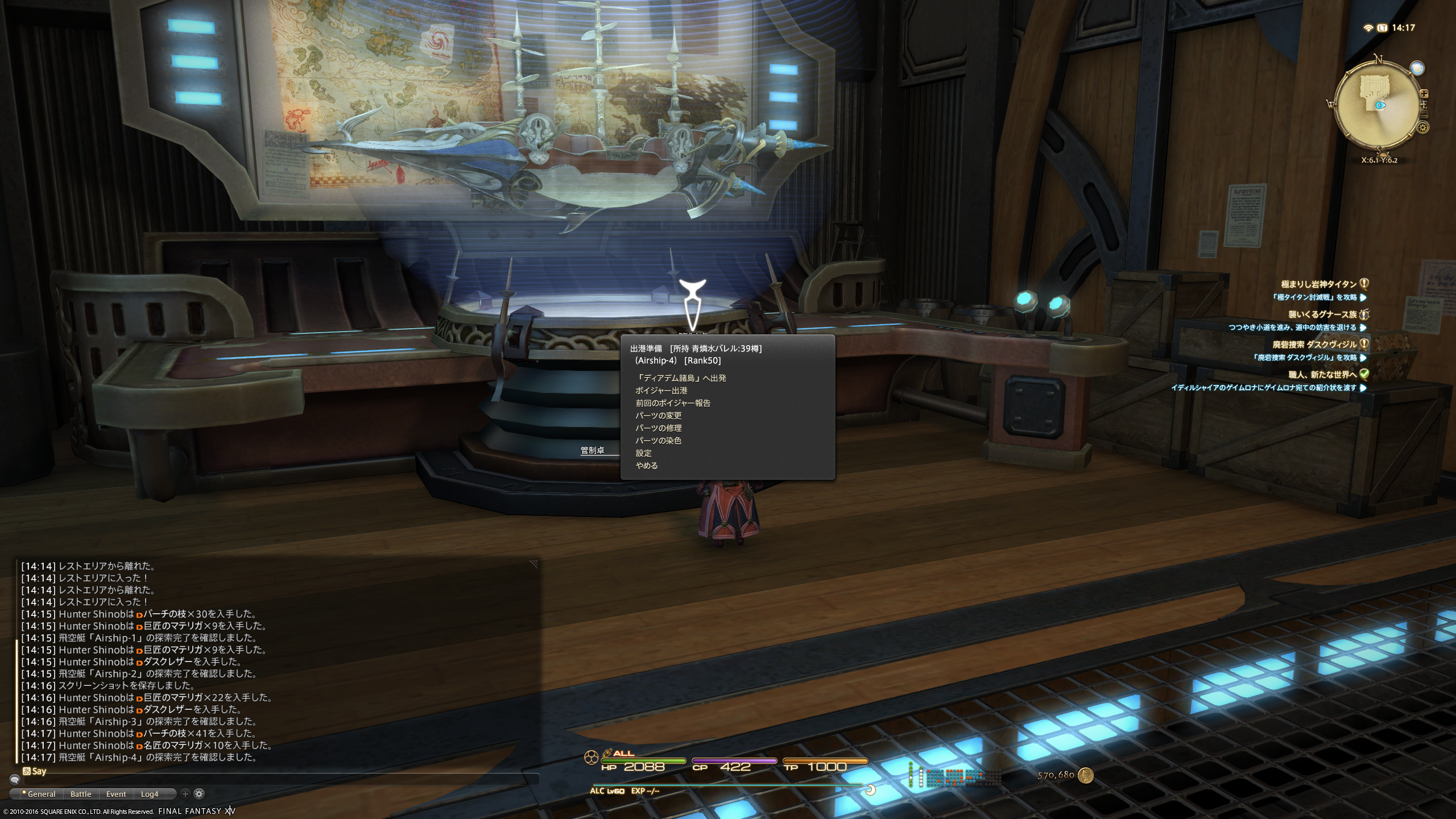Click the speech bubble chat mode icon
This screenshot has width=1456, height=819.
click(x=15, y=780)
